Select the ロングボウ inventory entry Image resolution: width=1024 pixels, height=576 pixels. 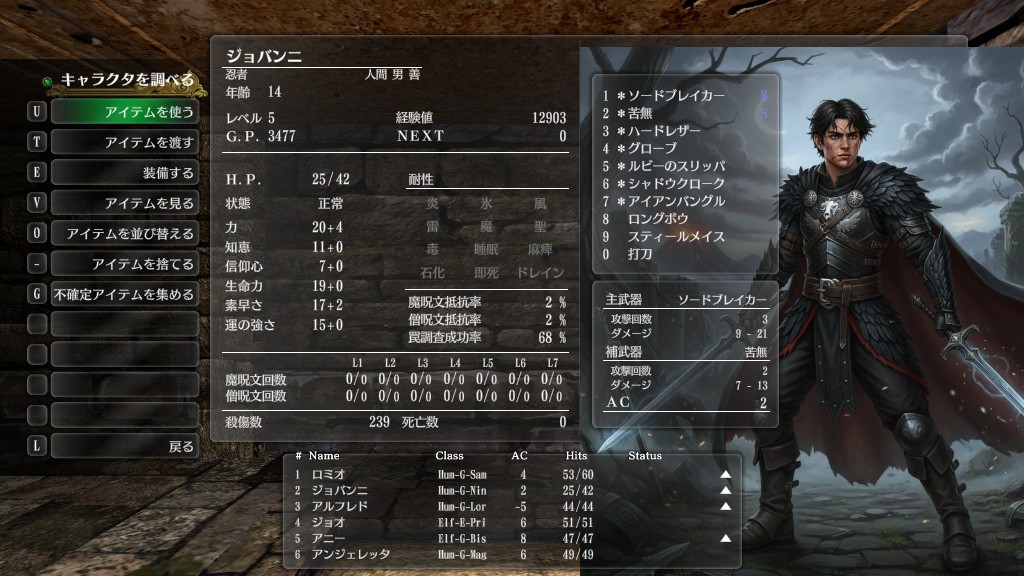(656, 219)
